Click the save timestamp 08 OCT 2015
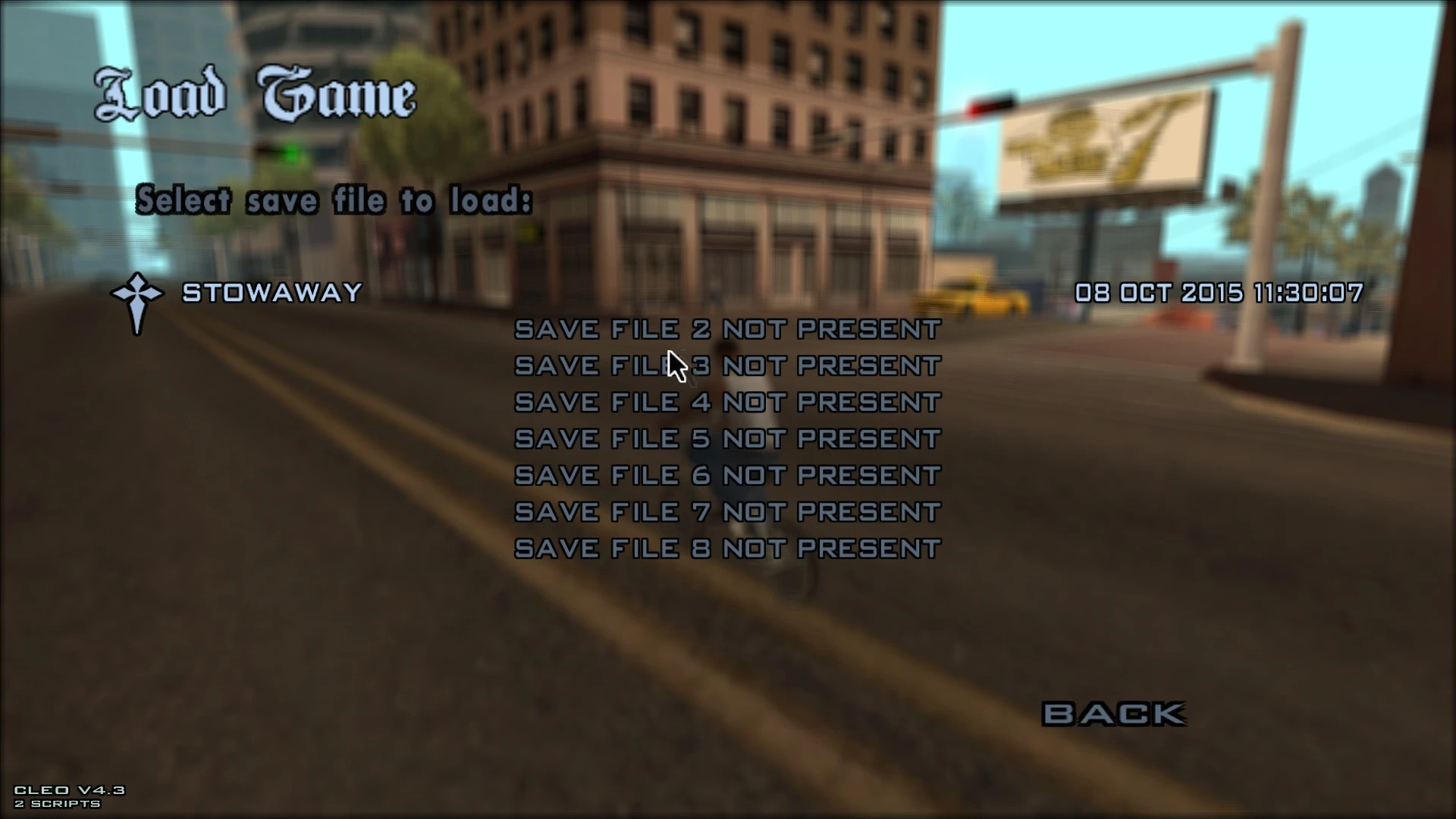This screenshot has height=819, width=1456. [x=1219, y=293]
